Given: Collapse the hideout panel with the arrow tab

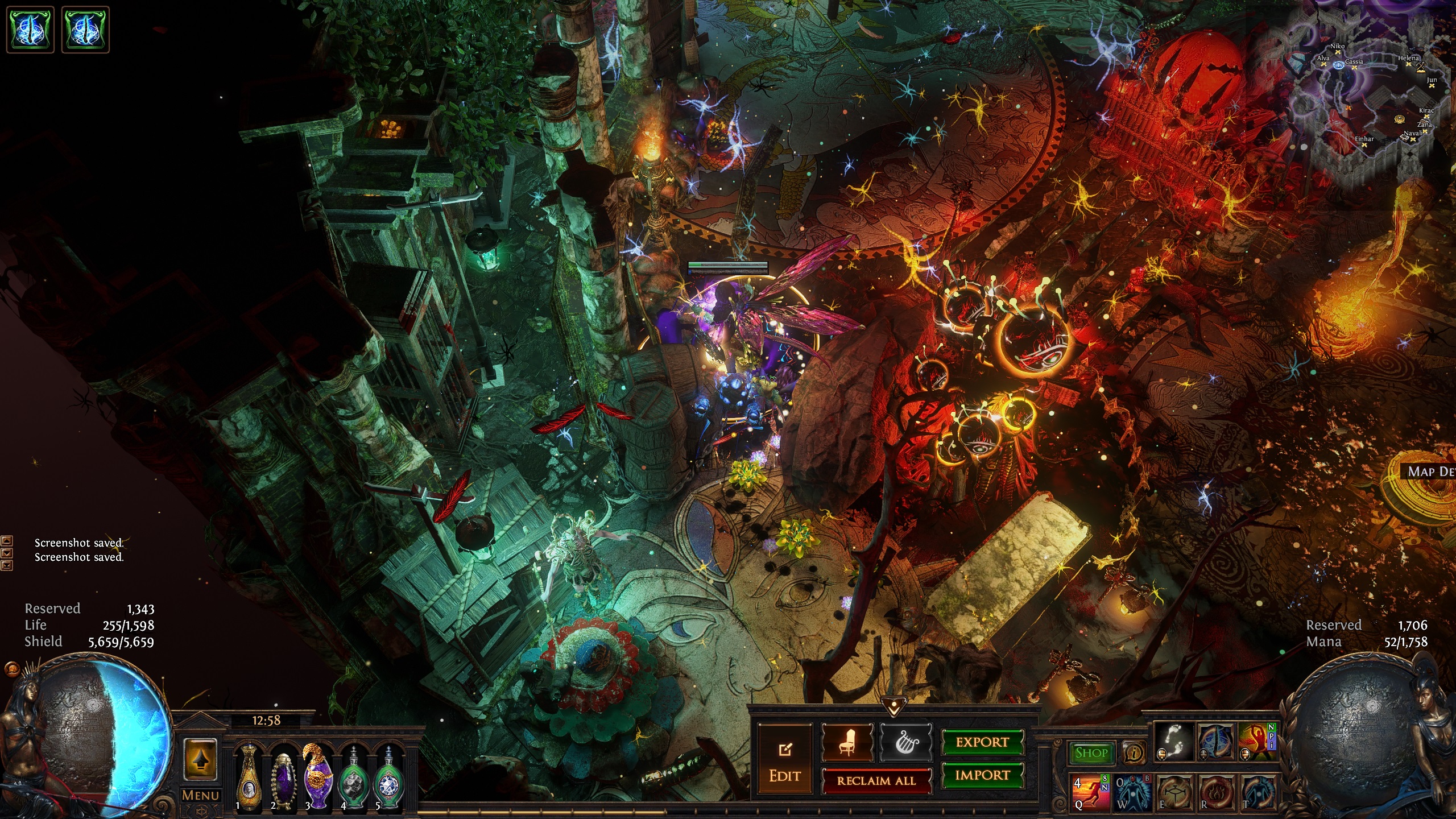Looking at the screenshot, I should (x=894, y=709).
